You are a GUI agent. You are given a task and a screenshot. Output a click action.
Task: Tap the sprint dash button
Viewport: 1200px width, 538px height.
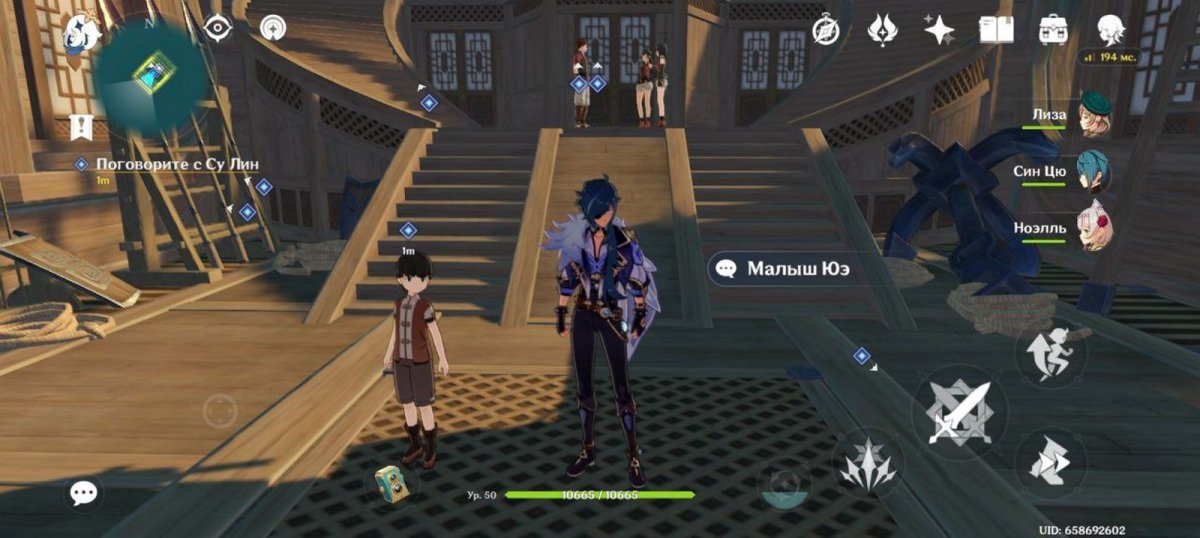pos(1050,463)
